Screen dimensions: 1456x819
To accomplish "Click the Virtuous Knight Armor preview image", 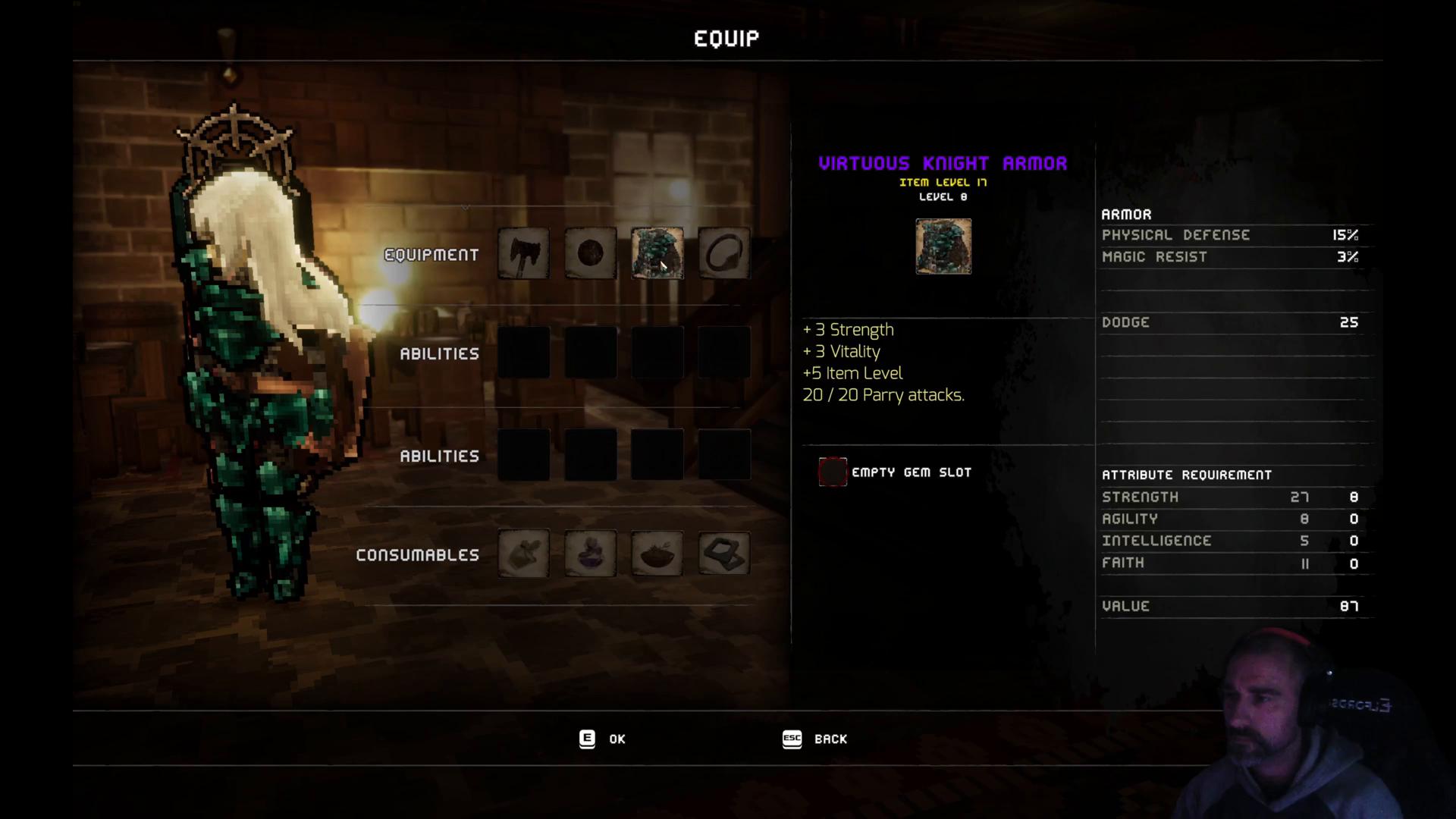I will 943,246.
